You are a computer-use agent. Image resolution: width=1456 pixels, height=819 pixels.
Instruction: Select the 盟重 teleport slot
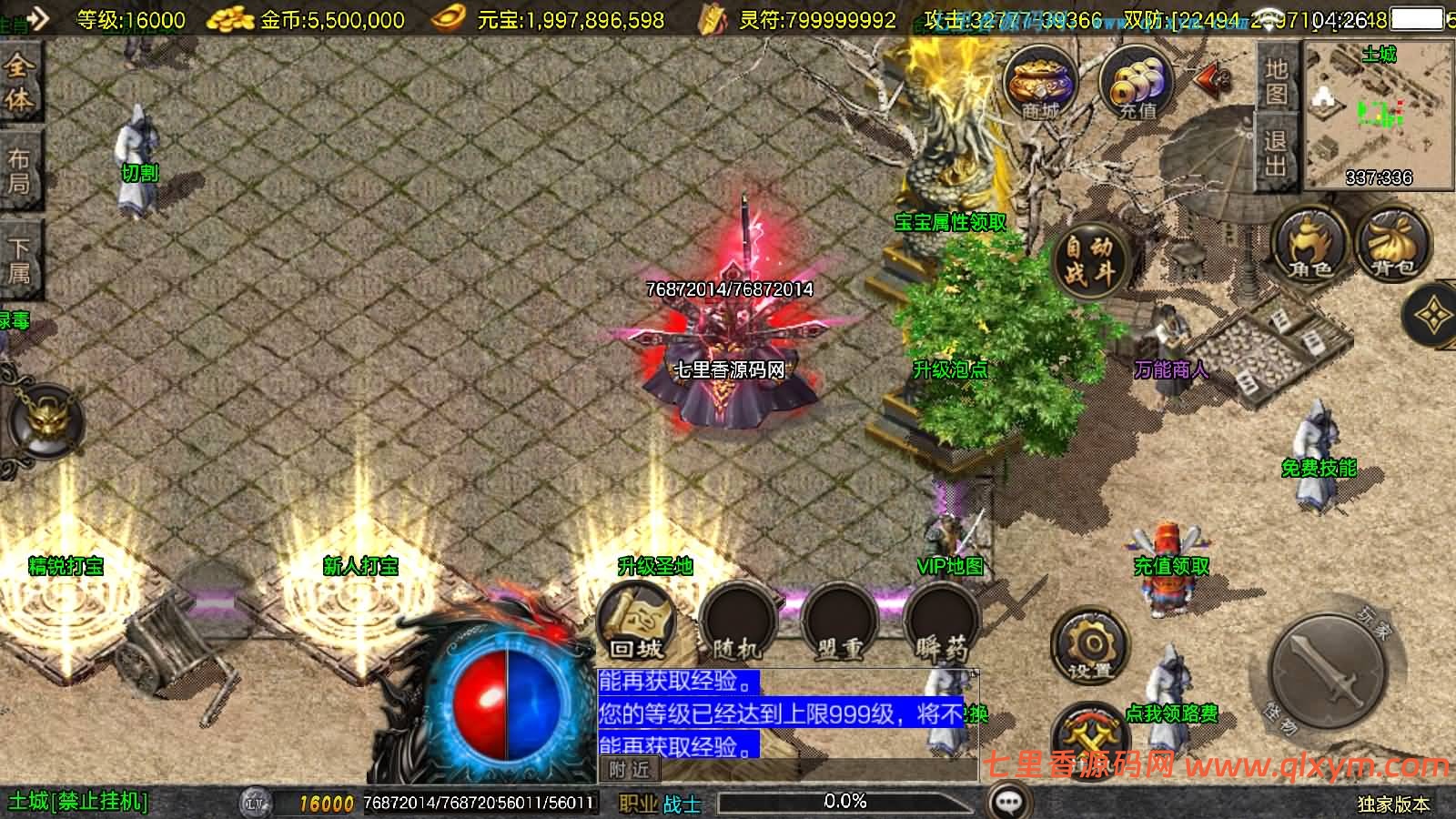tap(839, 624)
